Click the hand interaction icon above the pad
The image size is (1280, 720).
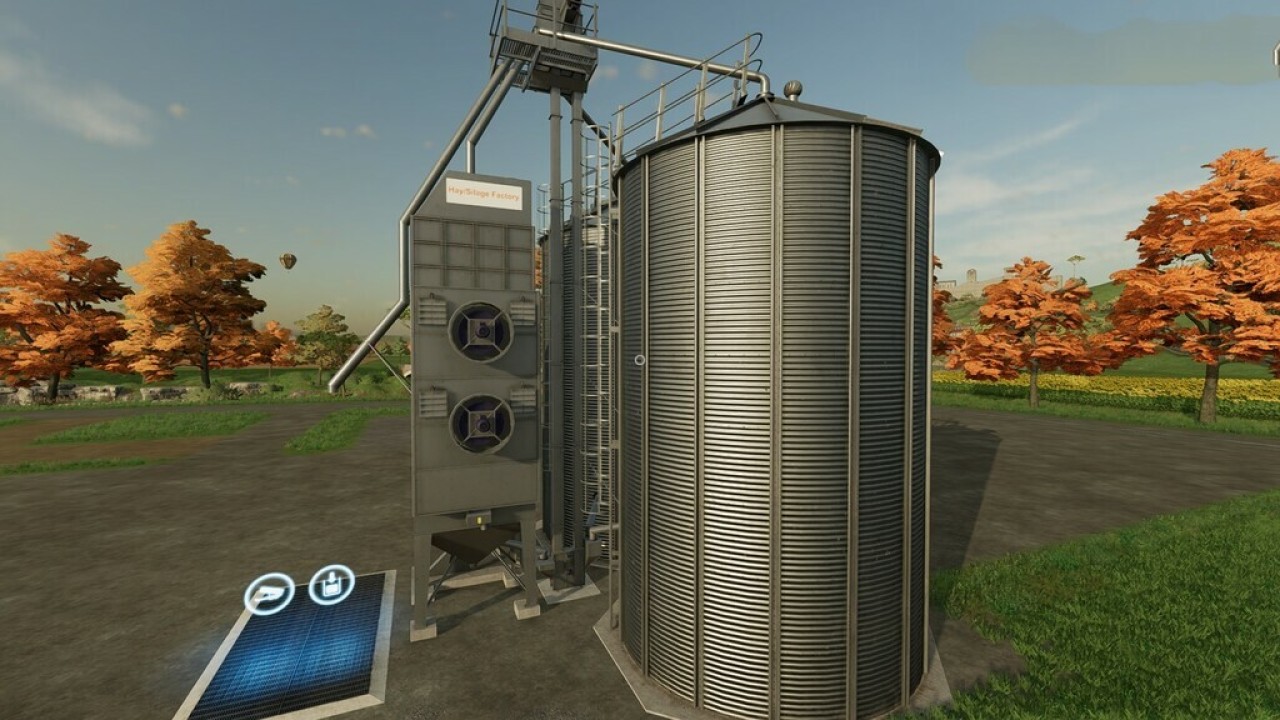pyautogui.click(x=266, y=591)
